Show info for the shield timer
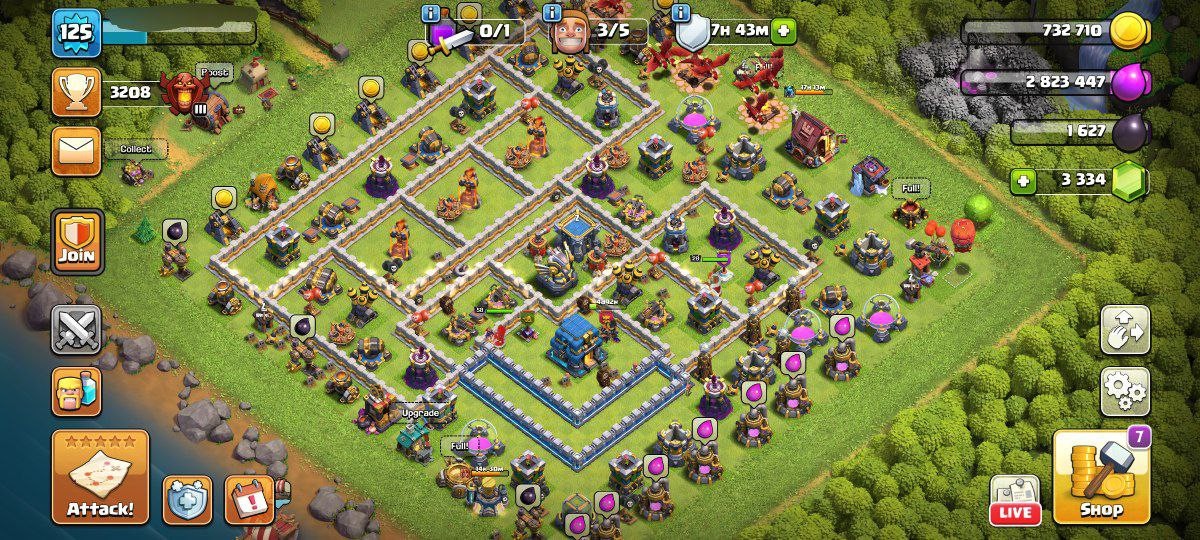This screenshot has width=1200, height=540. (681, 13)
